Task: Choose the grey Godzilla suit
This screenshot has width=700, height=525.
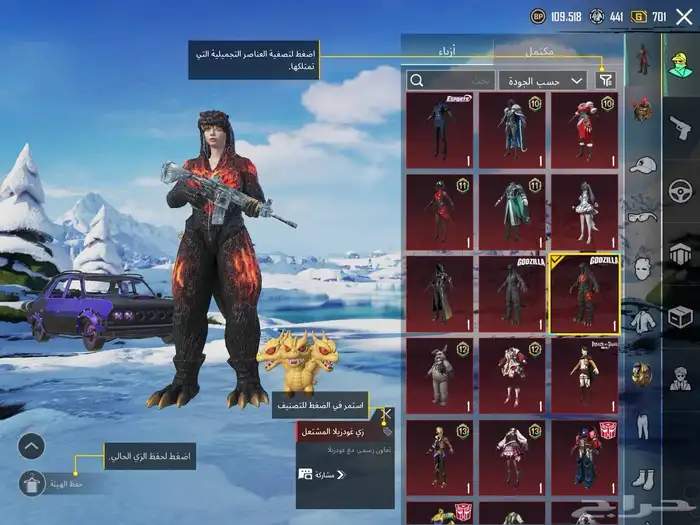Action: click(x=512, y=293)
